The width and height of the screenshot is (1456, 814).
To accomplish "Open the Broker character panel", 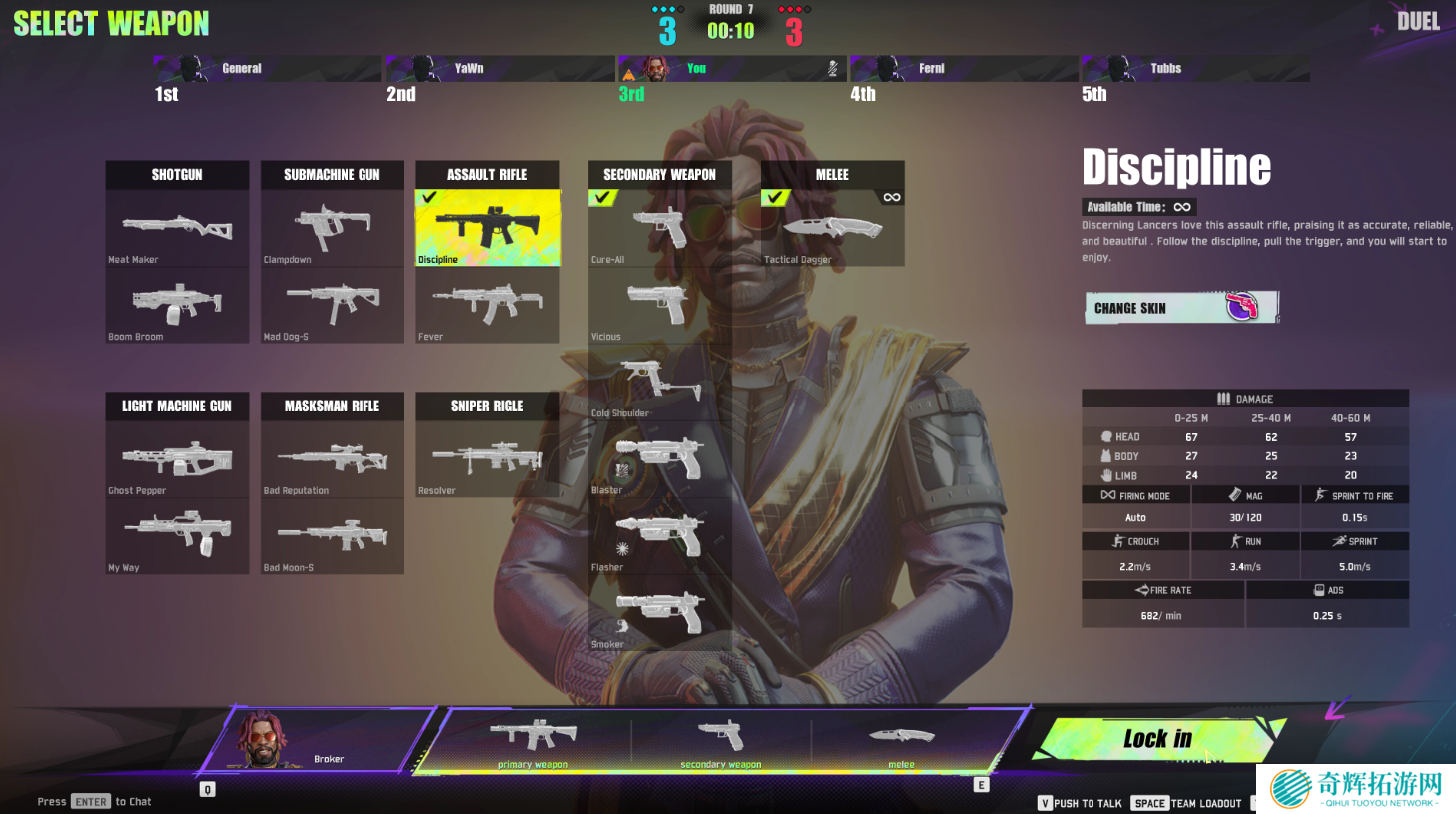I will (x=318, y=741).
